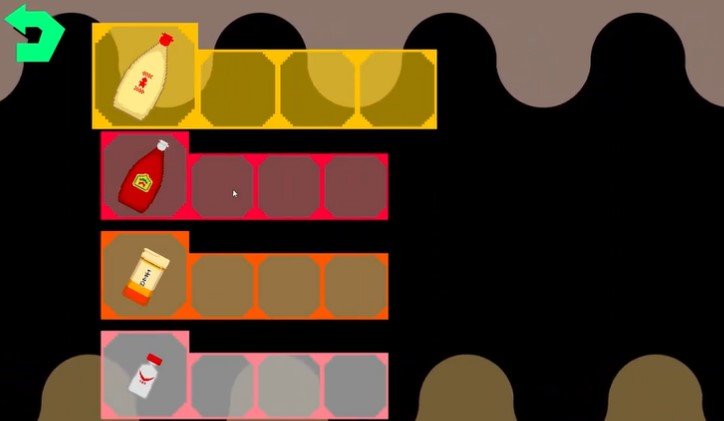The image size is (724, 421).
Task: Choose the red ketchup bottle tile
Action: 145,176
